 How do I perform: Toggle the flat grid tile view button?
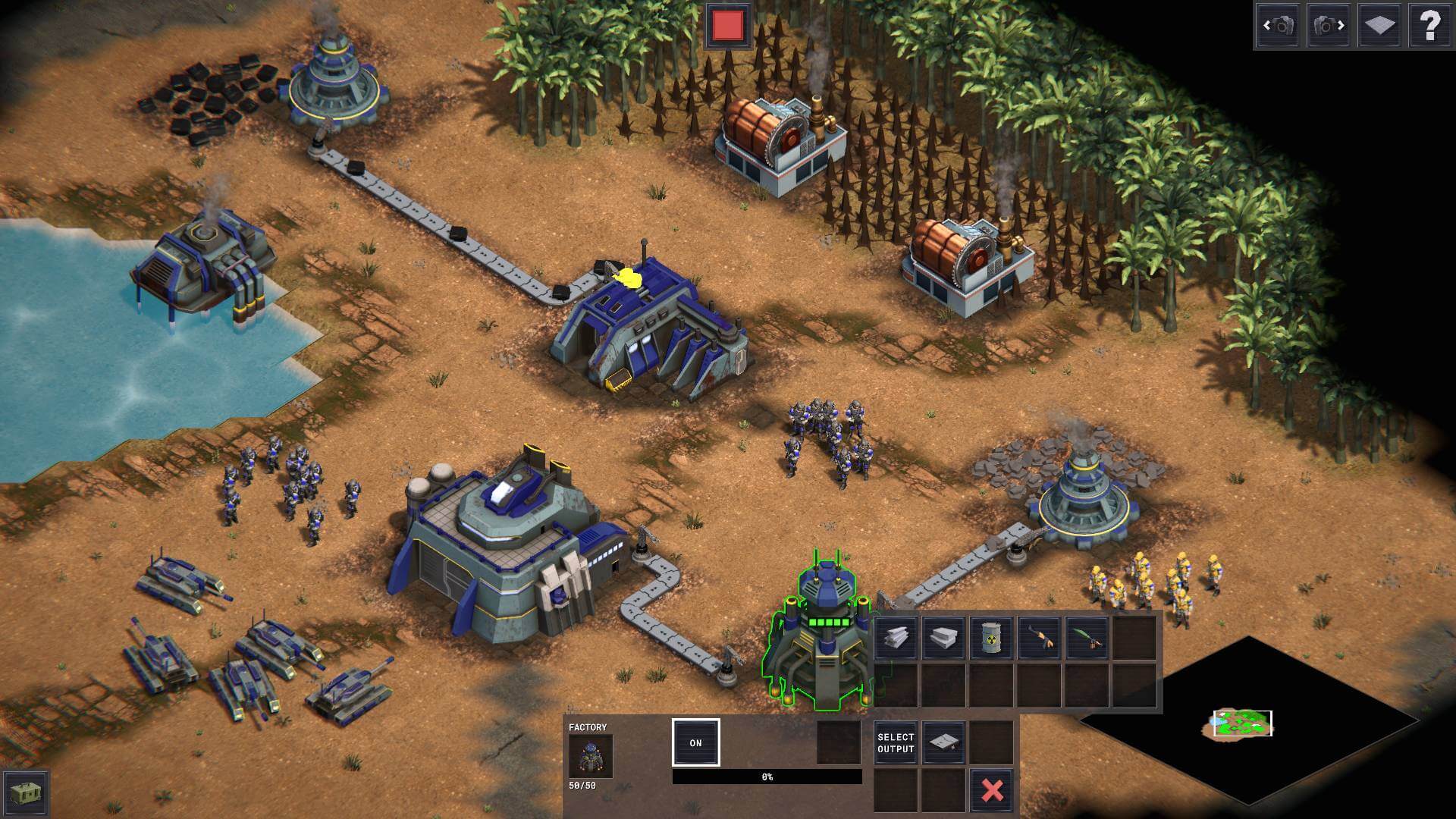1379,26
